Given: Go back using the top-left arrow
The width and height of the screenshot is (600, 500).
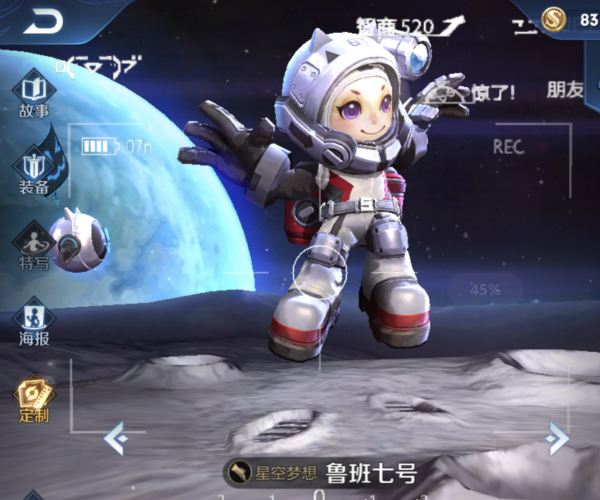Looking at the screenshot, I should click(x=43, y=19).
